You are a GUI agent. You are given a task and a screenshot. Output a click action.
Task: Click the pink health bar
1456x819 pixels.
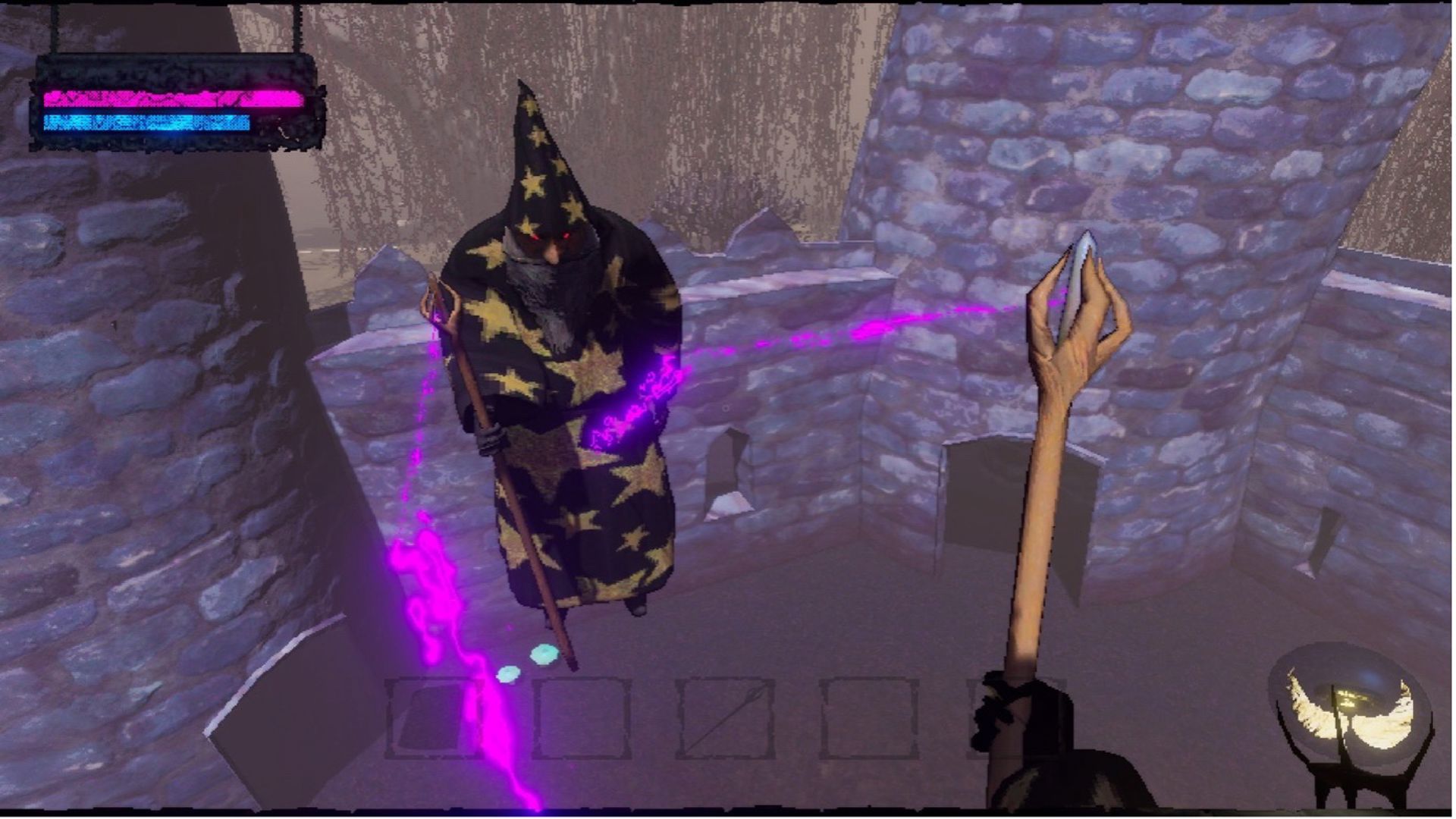171,99
